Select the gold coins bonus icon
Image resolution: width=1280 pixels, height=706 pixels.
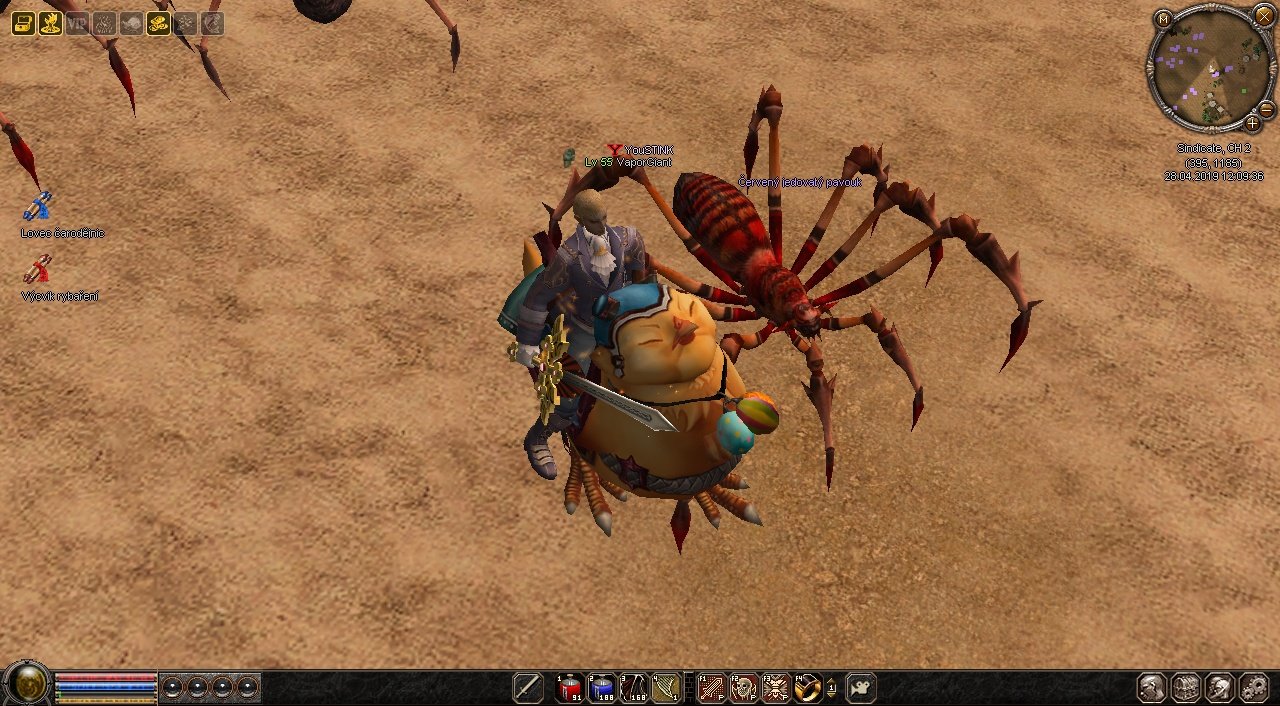158,24
